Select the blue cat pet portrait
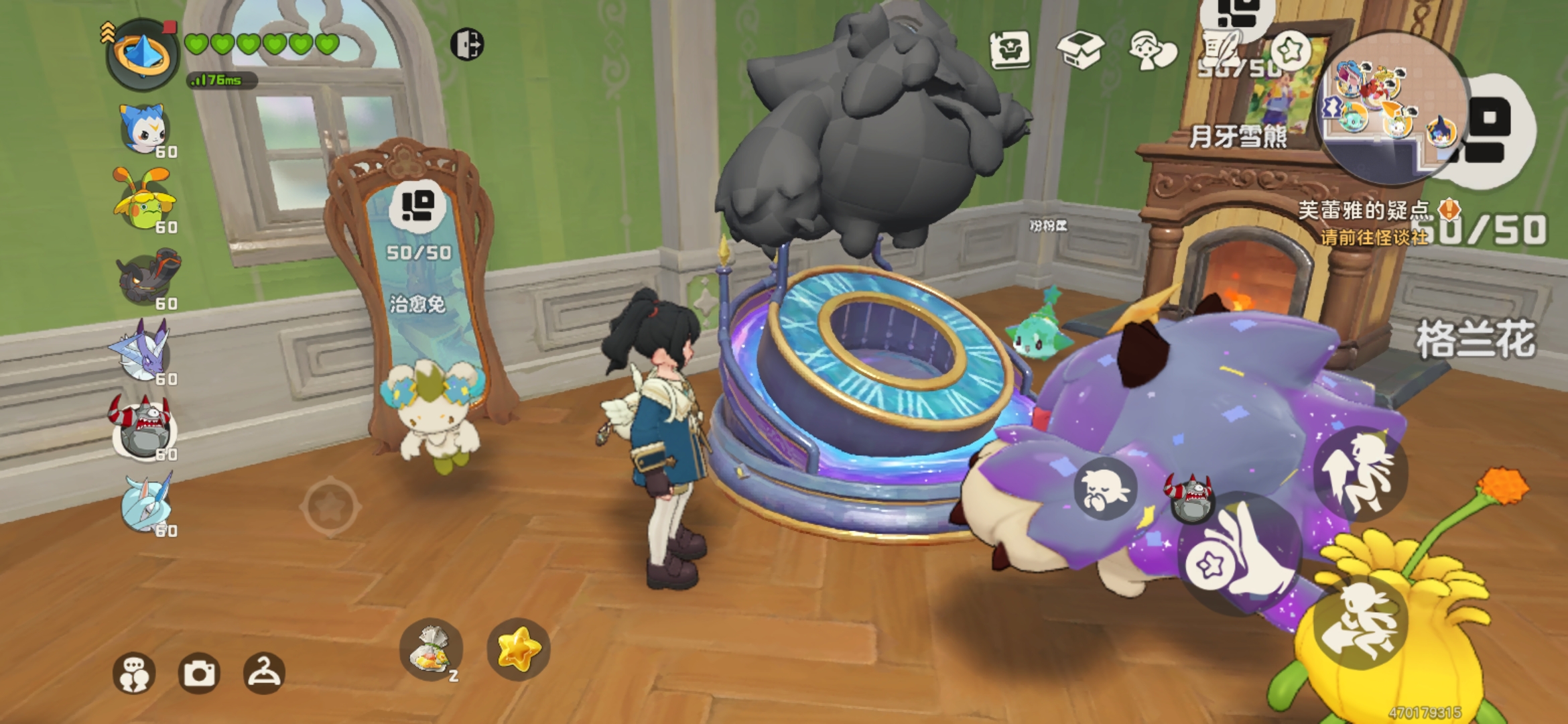1568x724 pixels. click(143, 129)
